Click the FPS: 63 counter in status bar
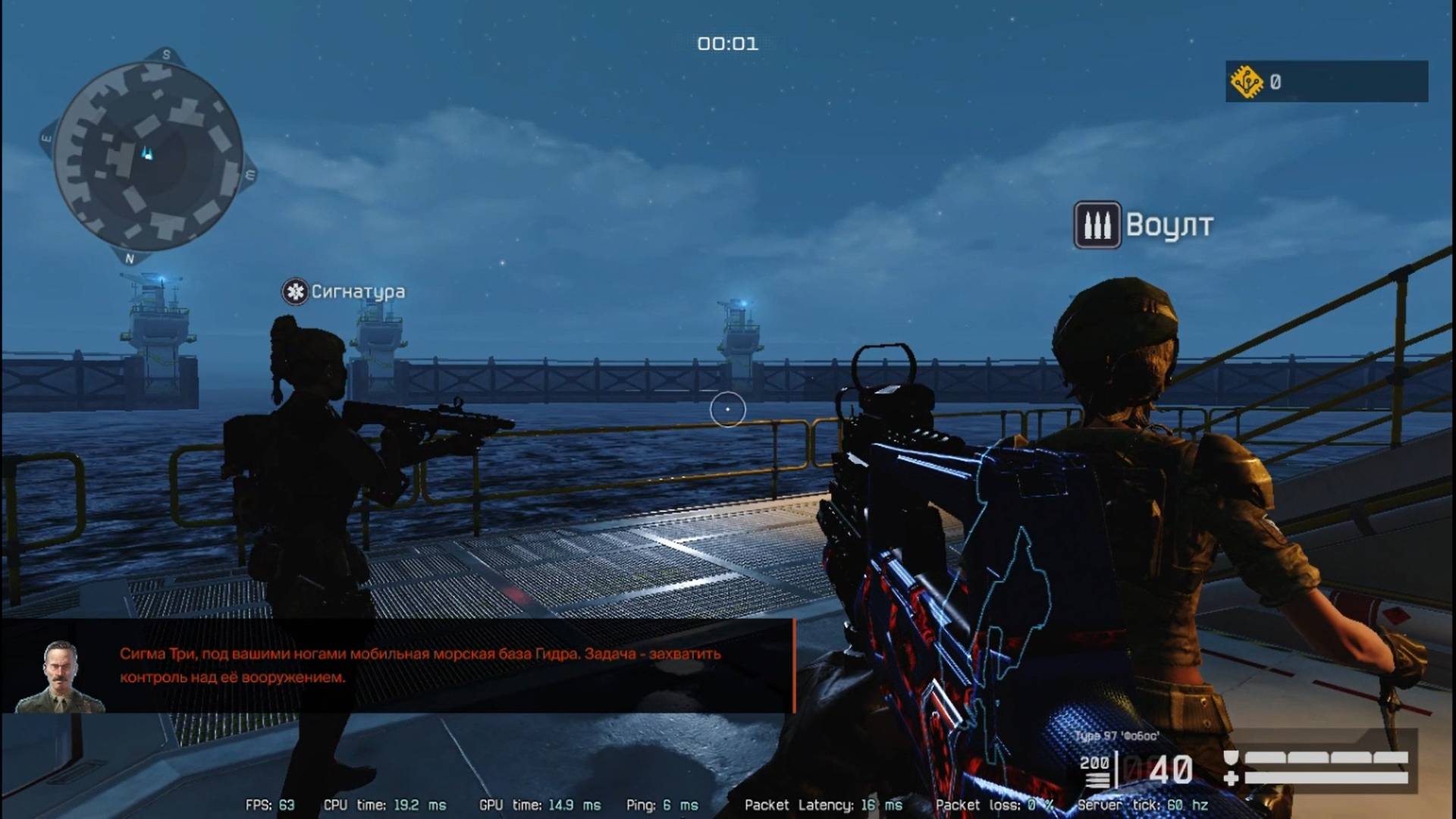Image resolution: width=1456 pixels, height=819 pixels. point(269,805)
